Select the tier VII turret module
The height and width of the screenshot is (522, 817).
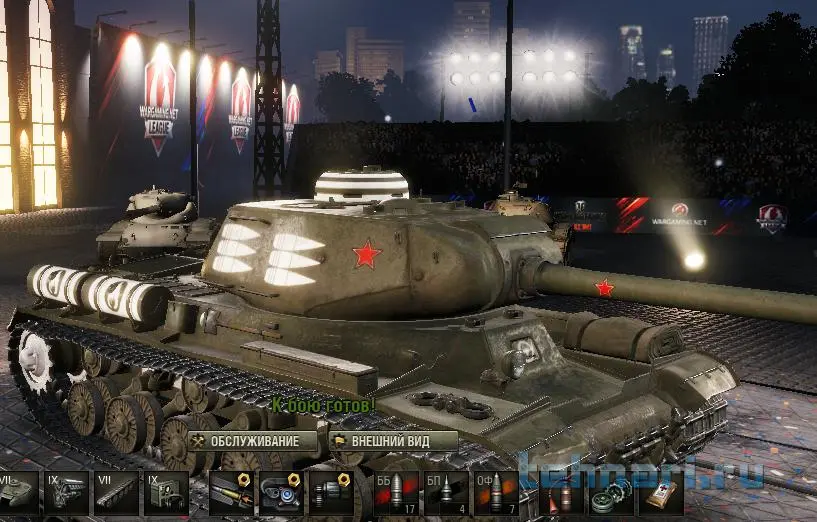point(18,494)
